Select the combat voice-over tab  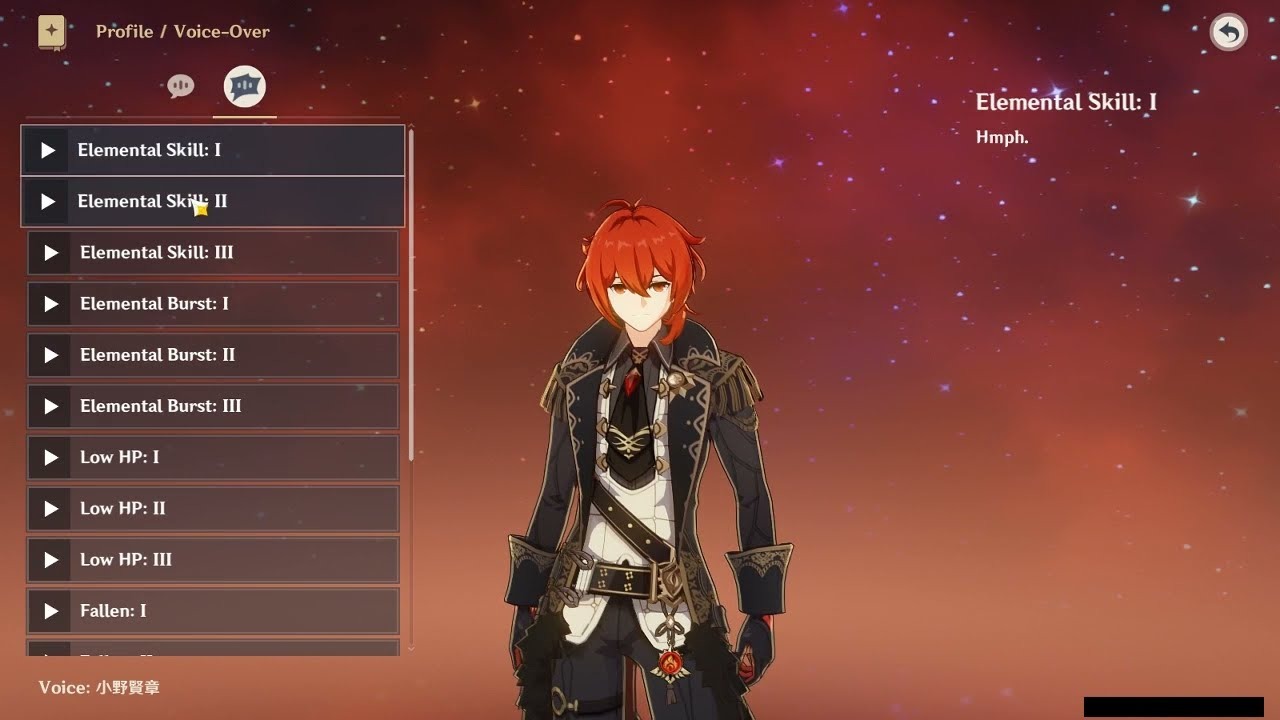click(x=245, y=87)
